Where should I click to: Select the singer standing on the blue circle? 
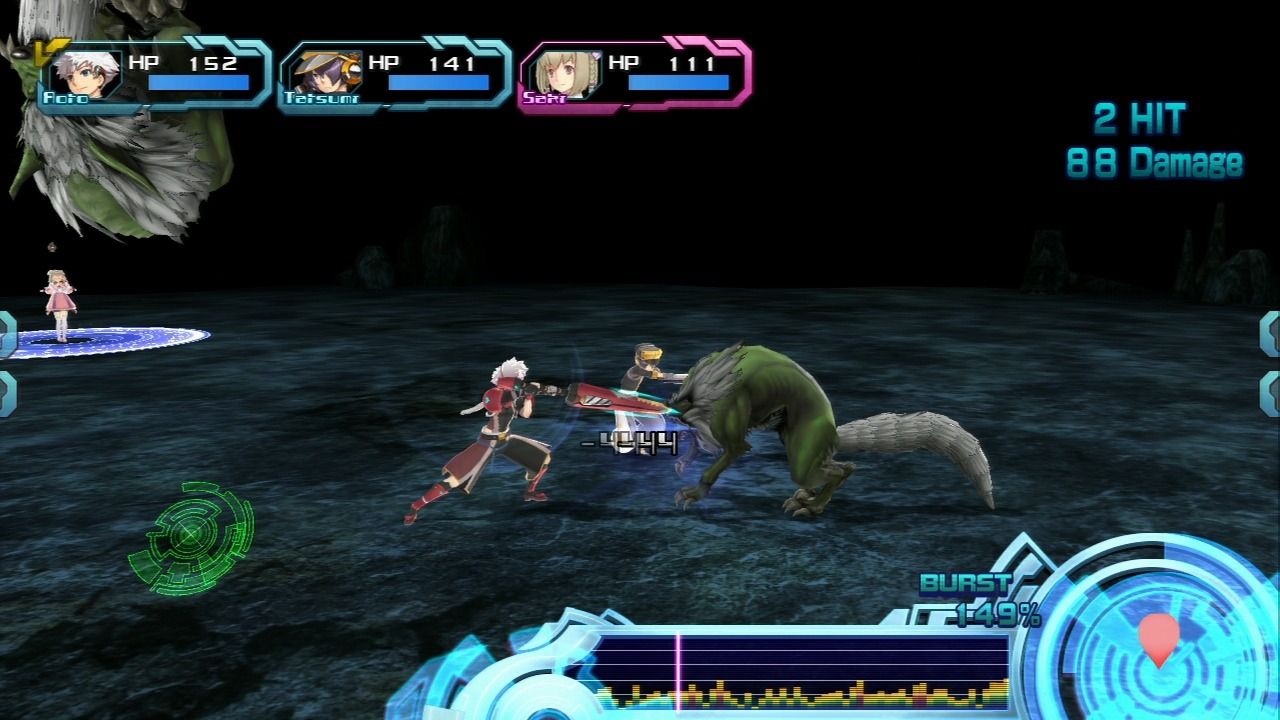point(57,300)
